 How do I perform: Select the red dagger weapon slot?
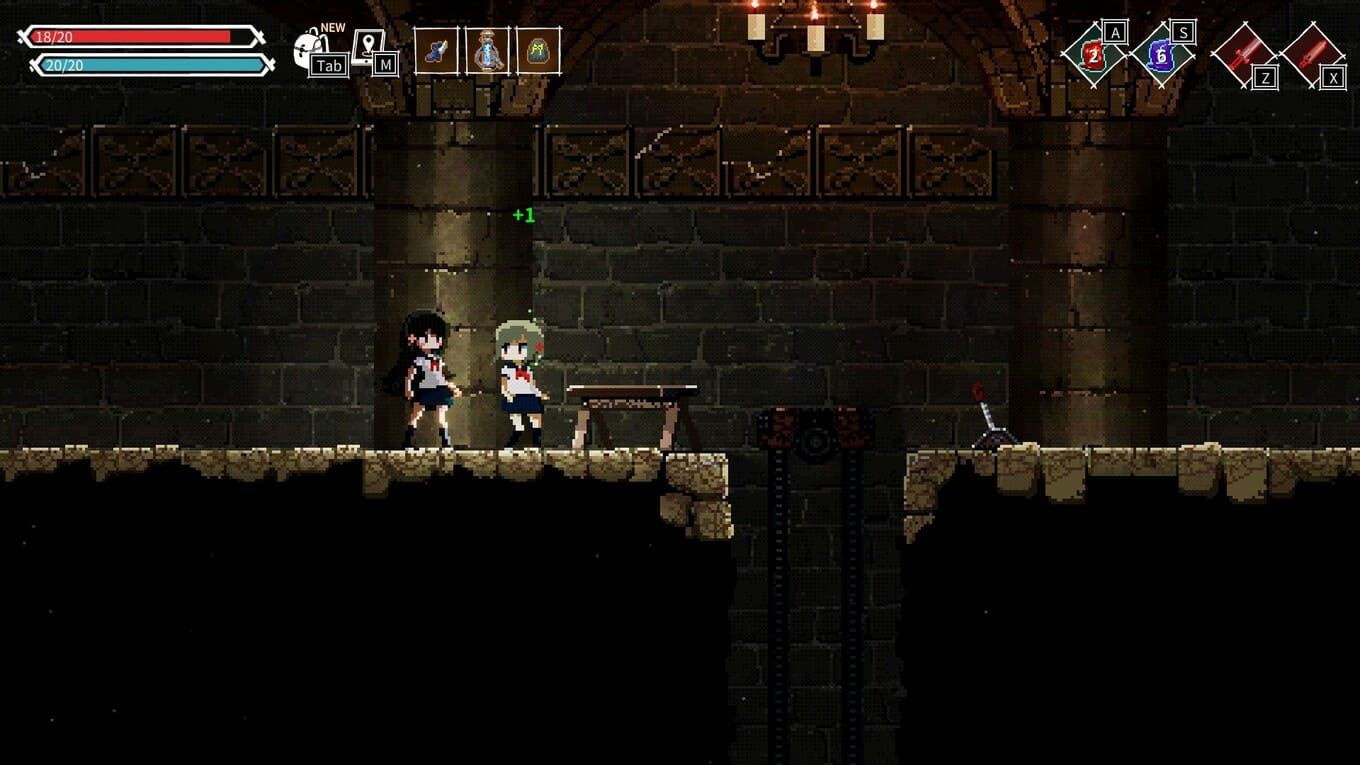pos(1311,55)
